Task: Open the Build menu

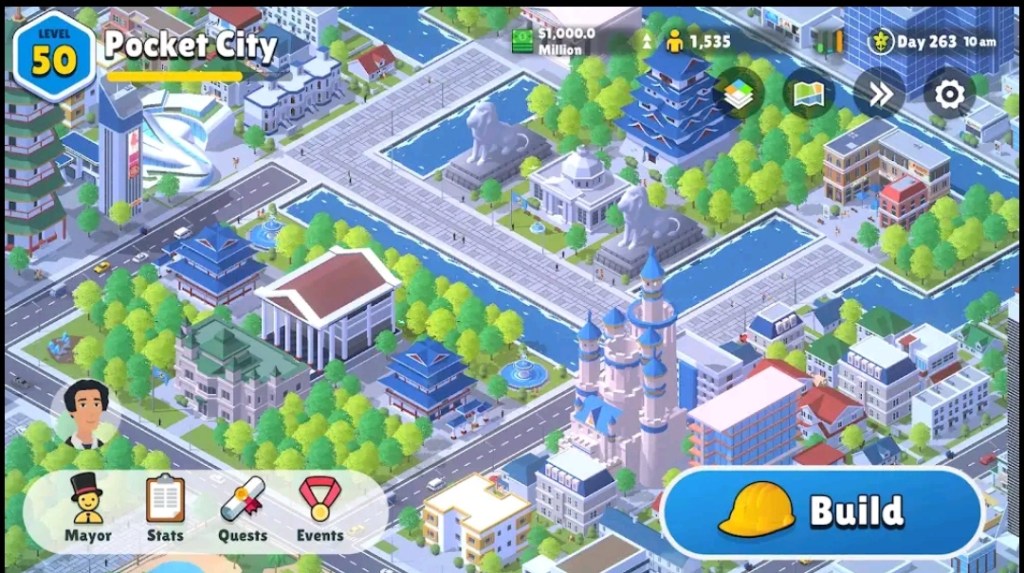Action: click(822, 511)
